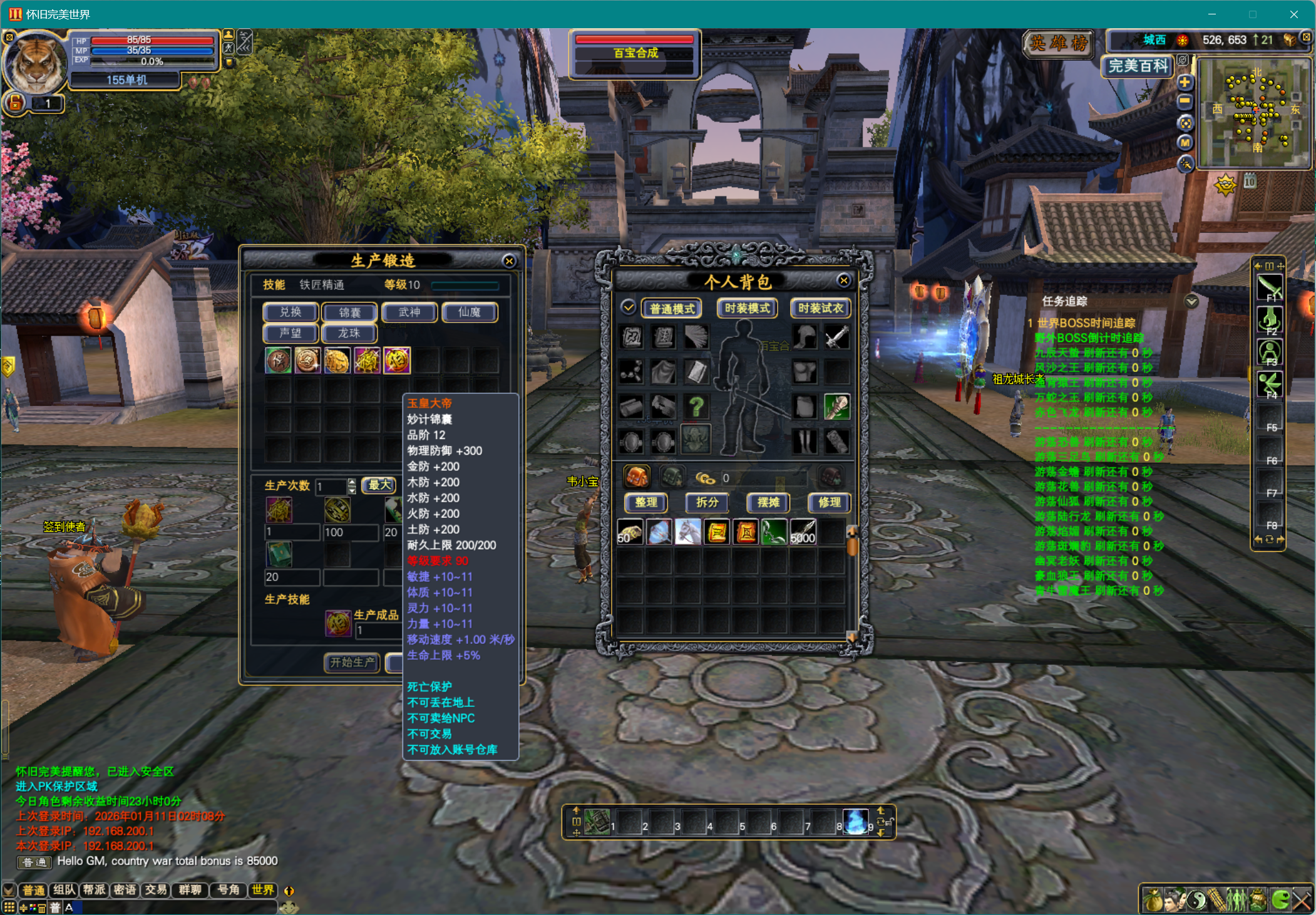Select the 武神 category tab
The image size is (1316, 915).
(x=409, y=312)
